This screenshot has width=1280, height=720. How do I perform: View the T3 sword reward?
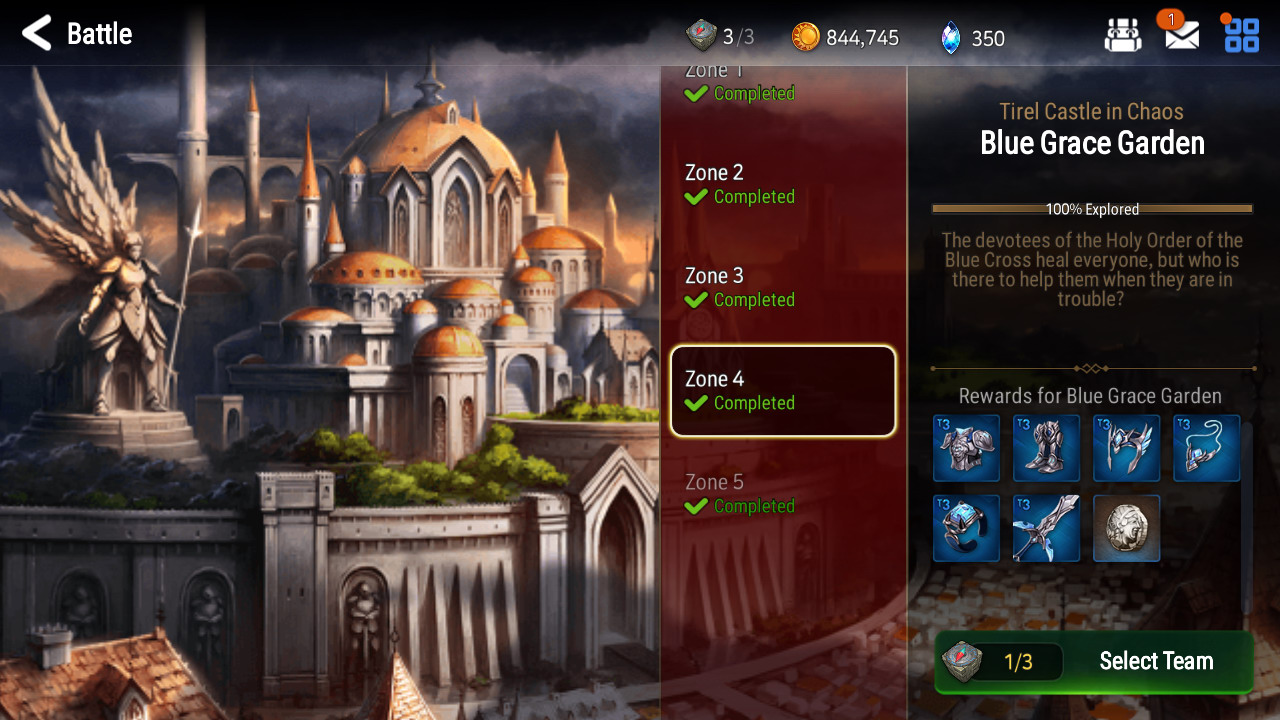tap(1046, 528)
